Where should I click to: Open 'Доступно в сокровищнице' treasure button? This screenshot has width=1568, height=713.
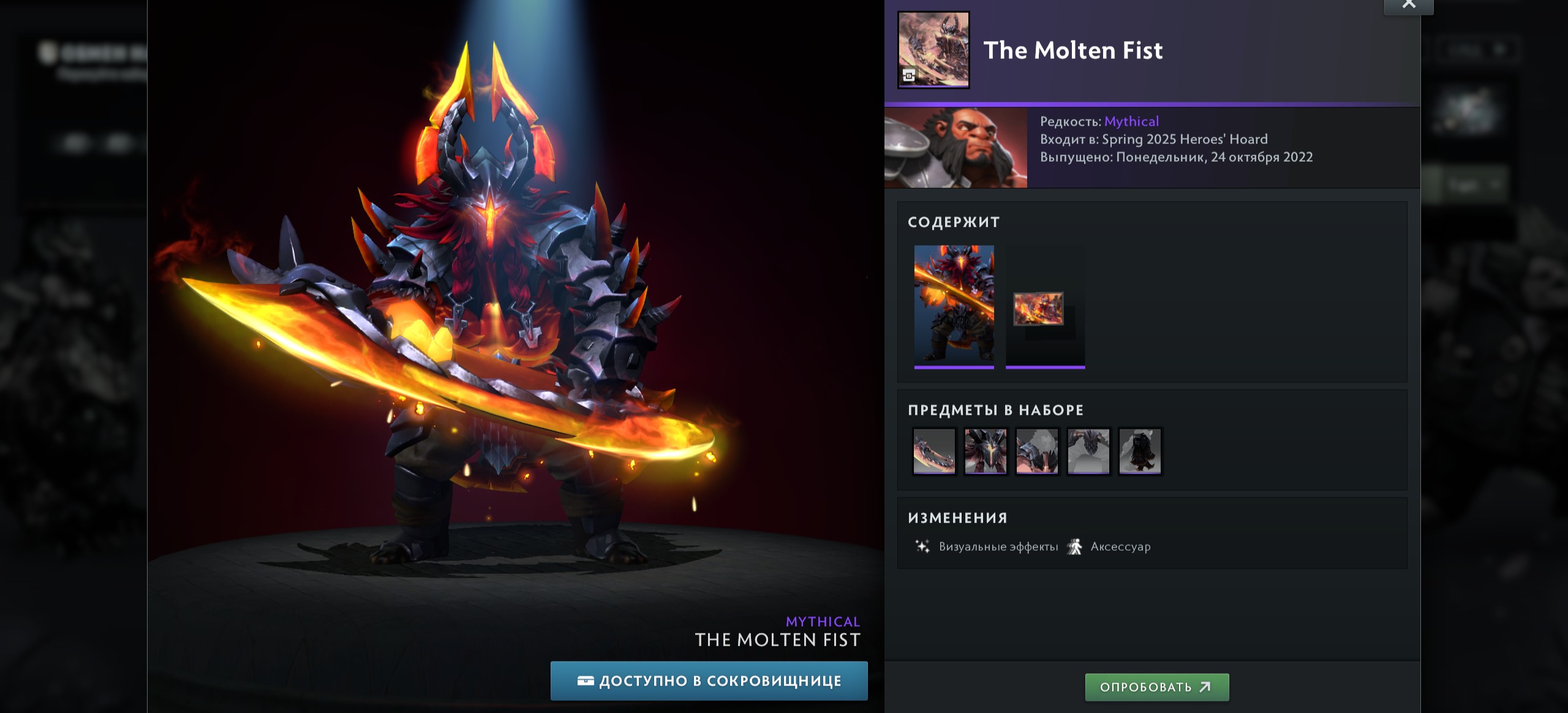[709, 681]
